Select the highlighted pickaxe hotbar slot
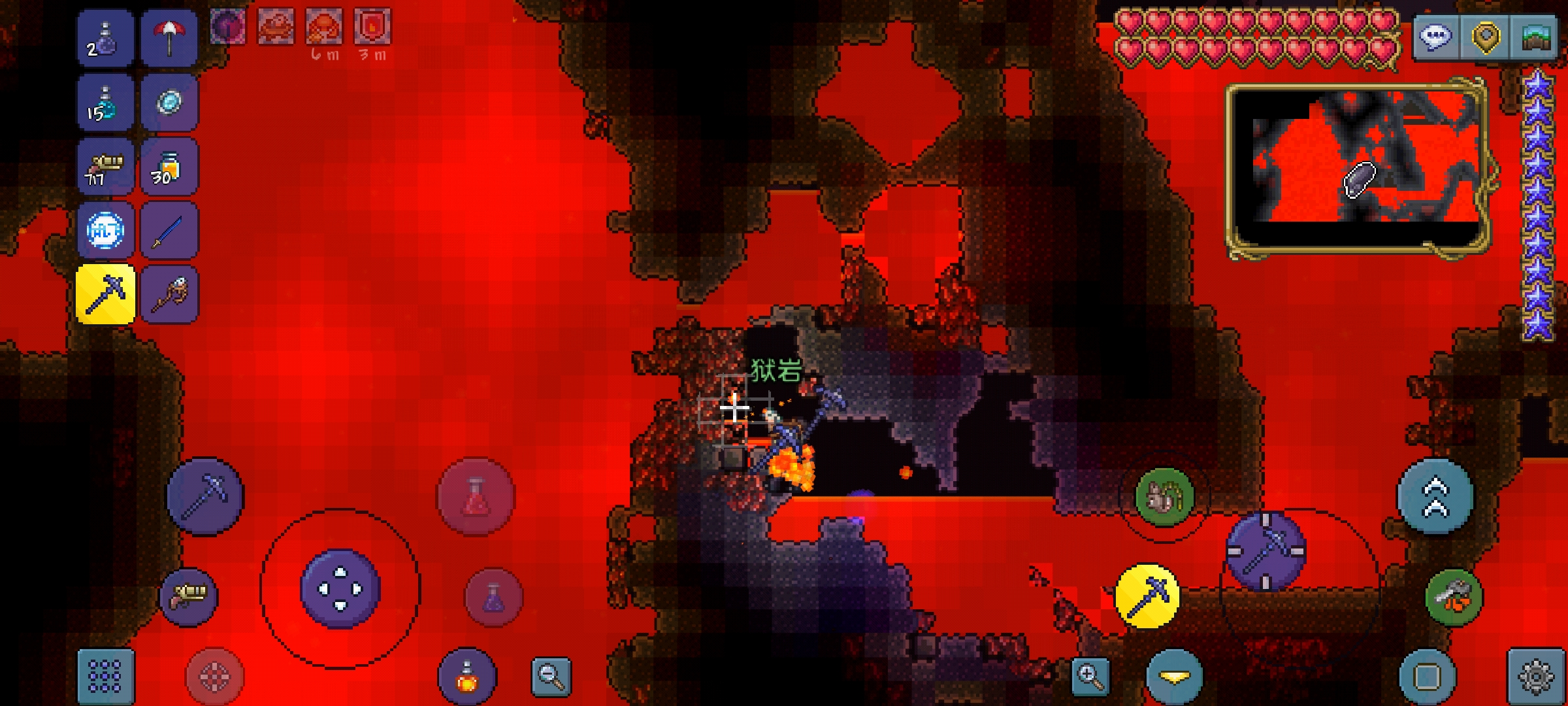The height and width of the screenshot is (706, 1568). [x=105, y=294]
